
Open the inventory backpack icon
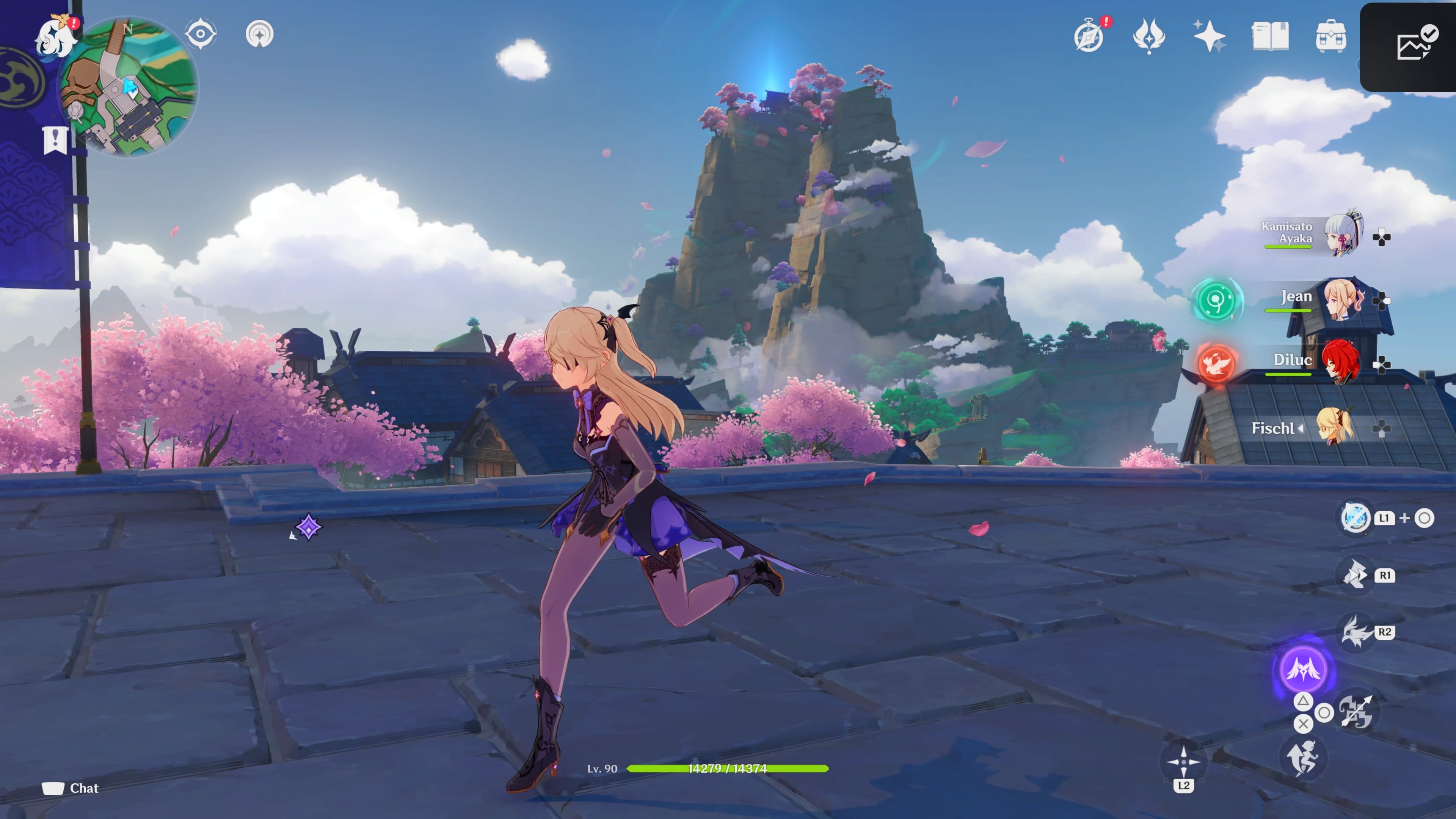pos(1330,36)
